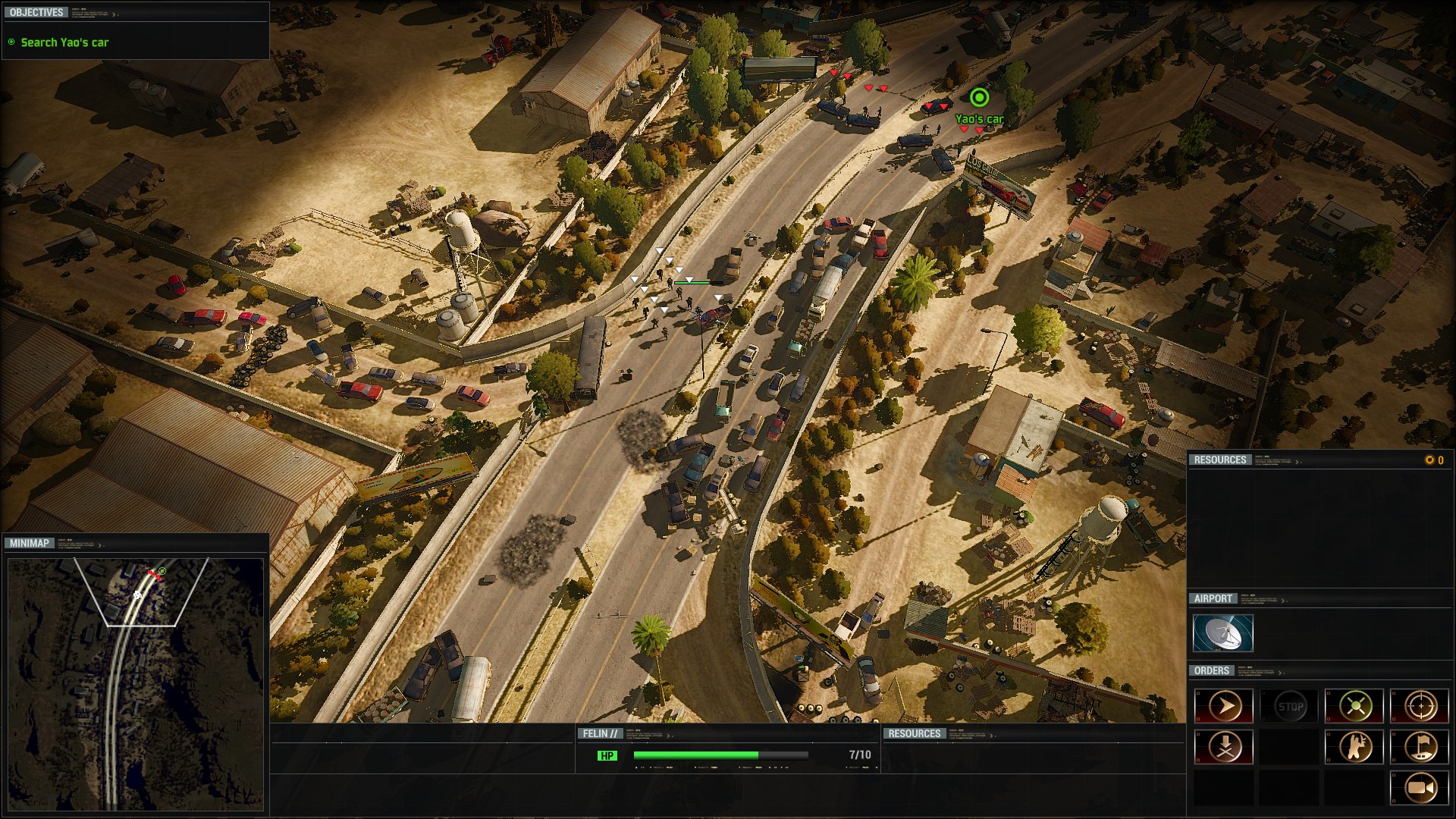Select the down-arrow over X order
1456x819 pixels.
coord(1224,747)
